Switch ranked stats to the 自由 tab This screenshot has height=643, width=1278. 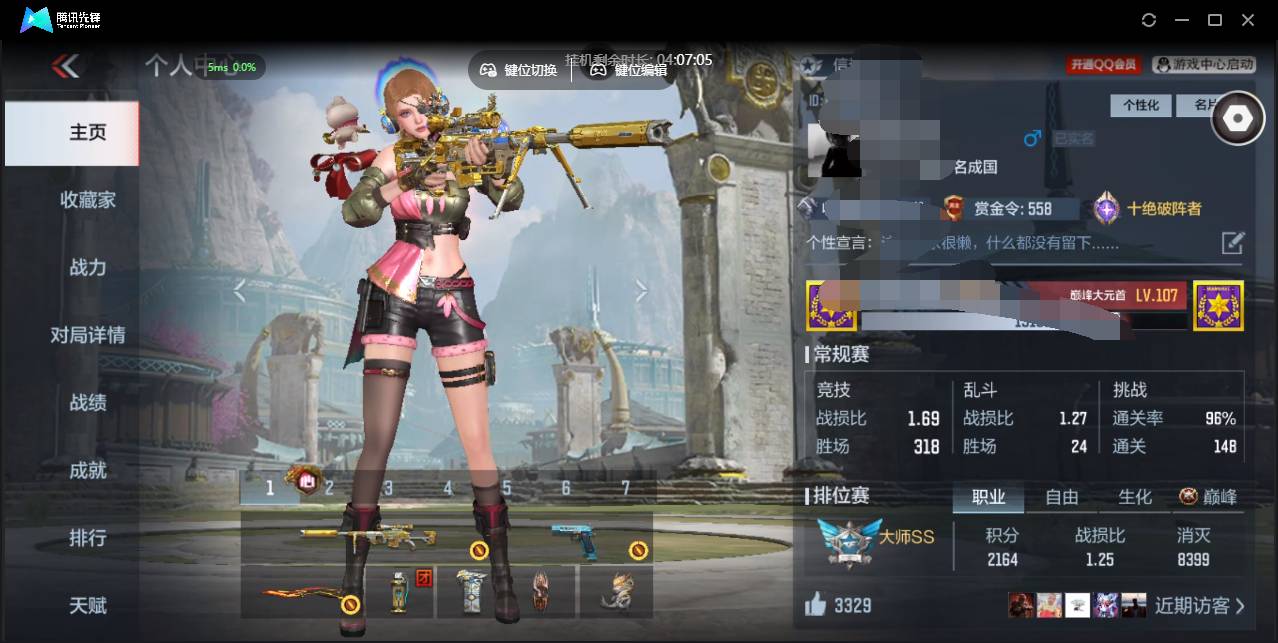1062,497
